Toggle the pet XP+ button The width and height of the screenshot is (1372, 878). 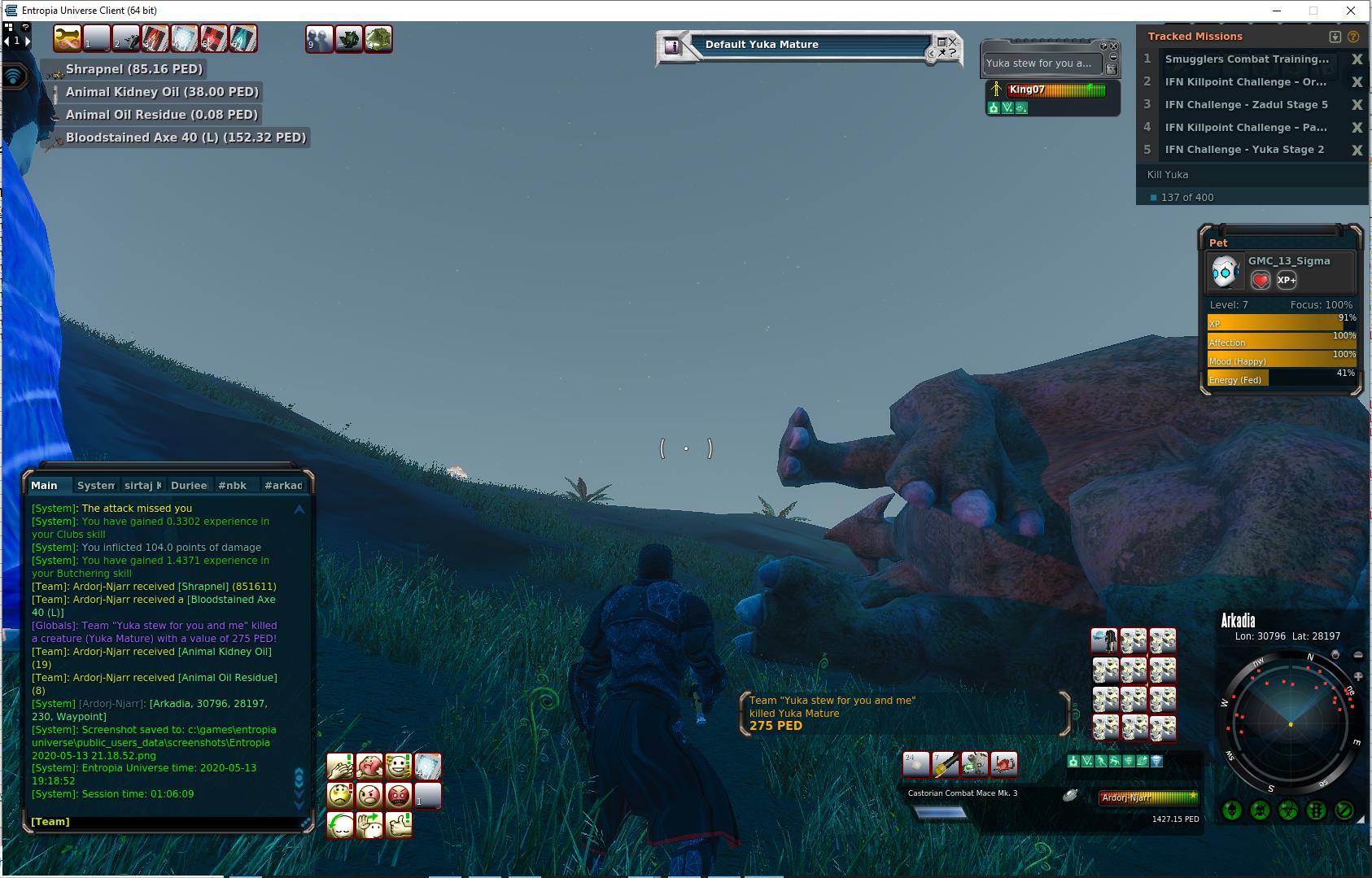click(x=1287, y=280)
